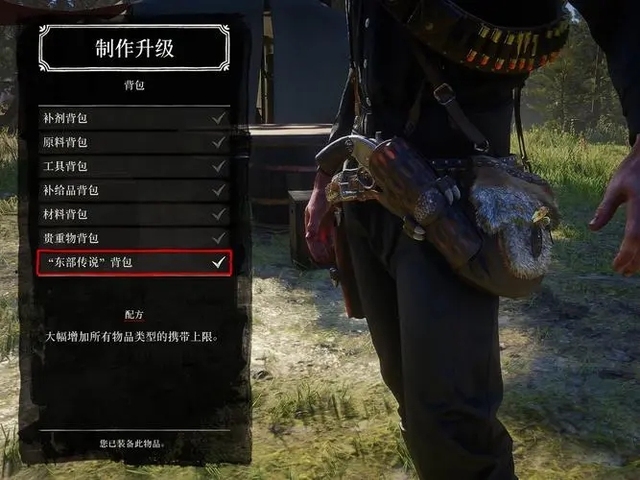Select the highlighted "东部传说"背包 entry
The height and width of the screenshot is (480, 640).
134,263
